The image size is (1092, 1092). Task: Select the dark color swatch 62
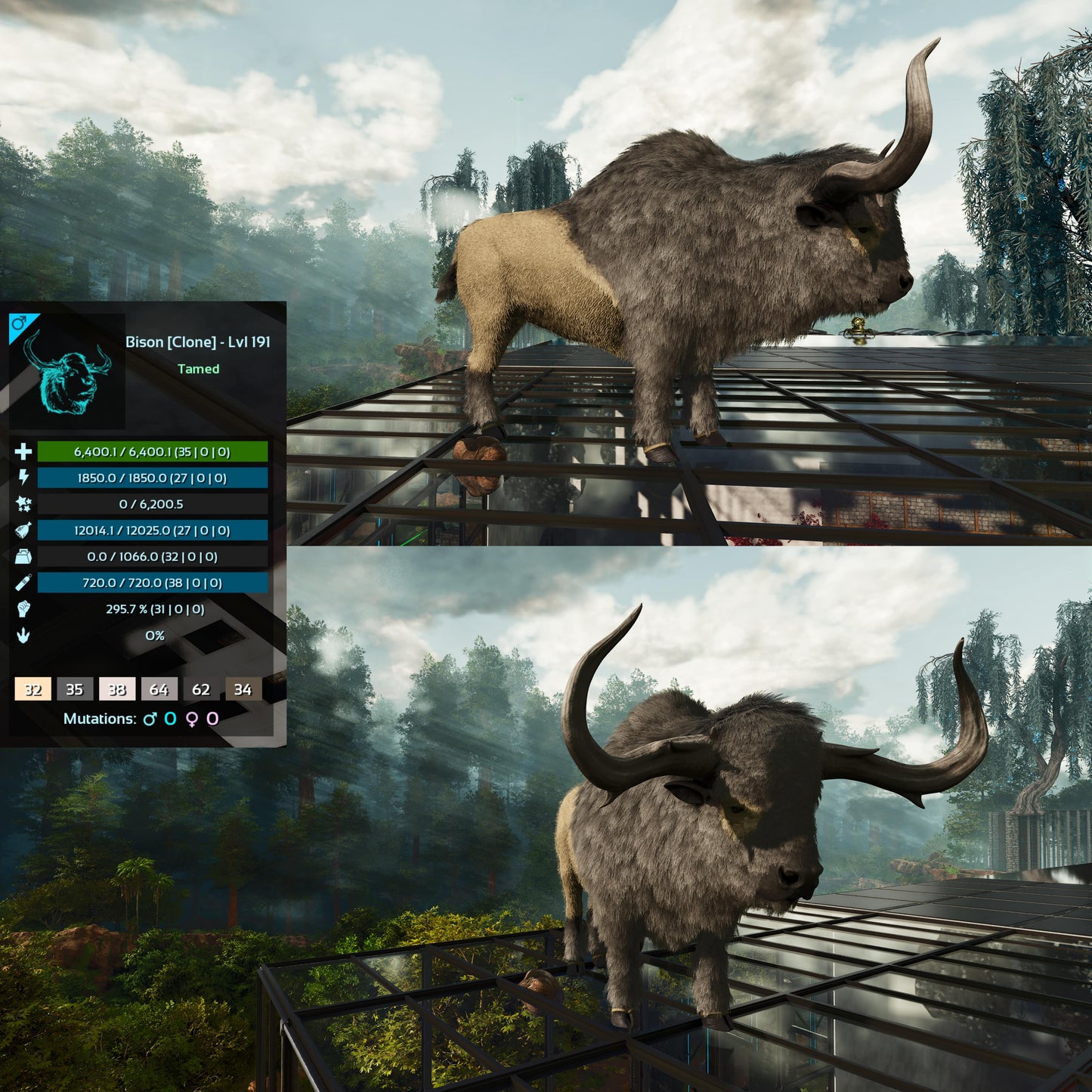coord(201,689)
